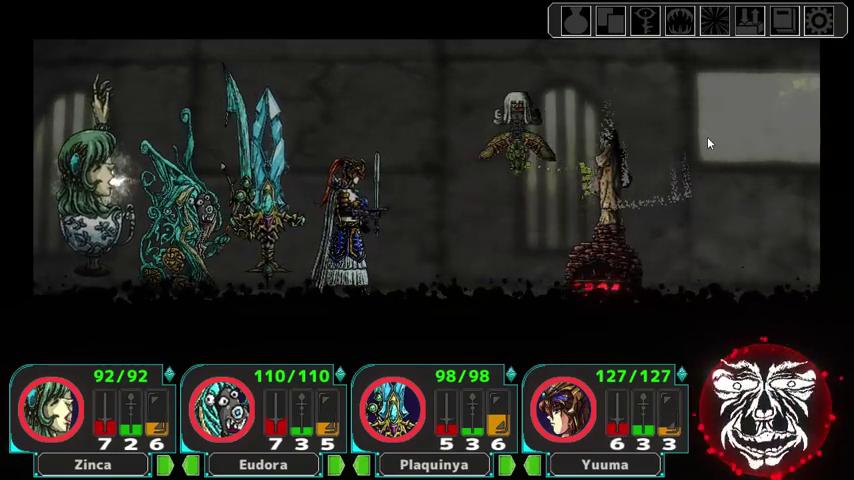Open the journal book icon

point(785,21)
